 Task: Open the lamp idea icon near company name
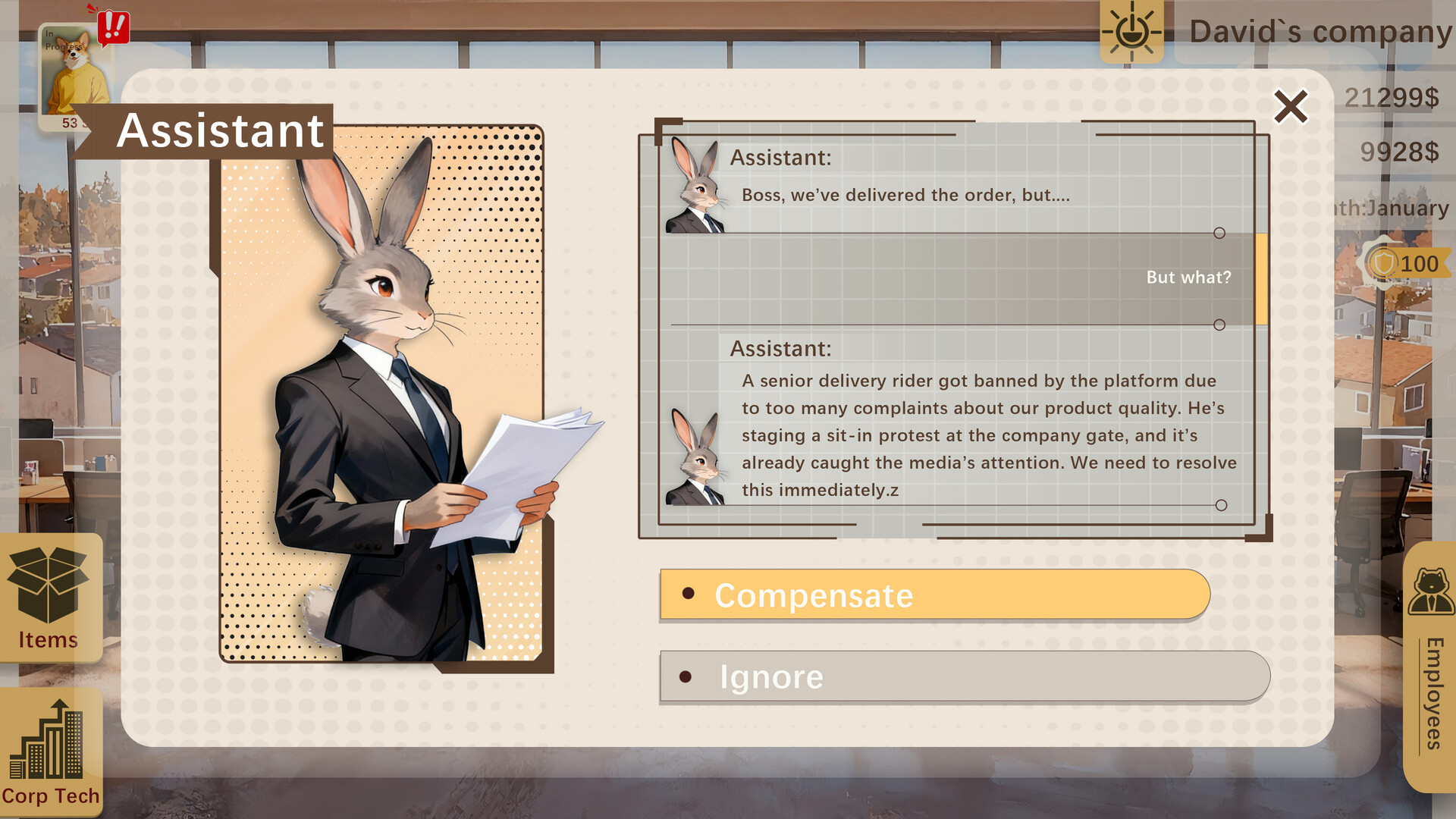click(1131, 32)
